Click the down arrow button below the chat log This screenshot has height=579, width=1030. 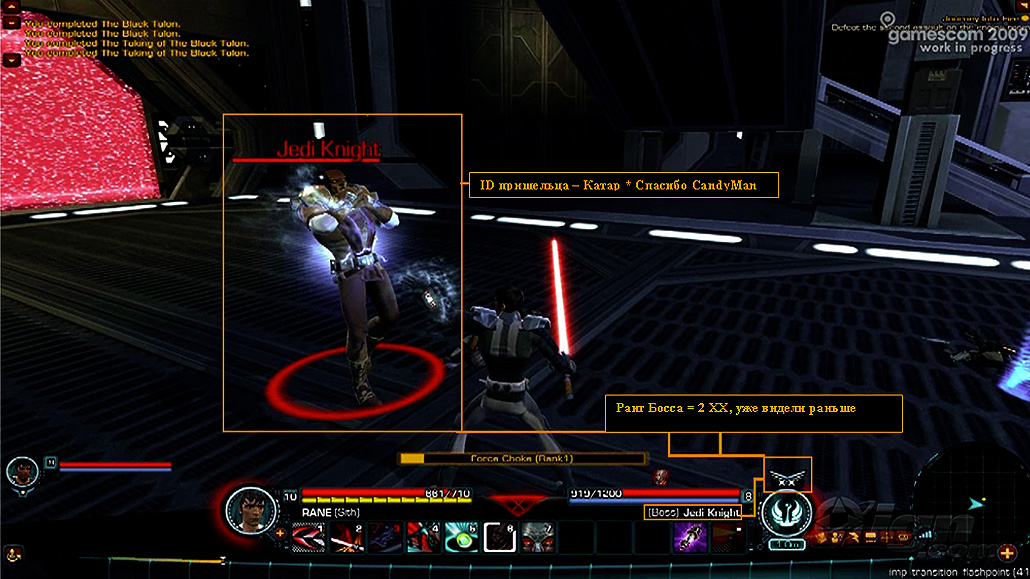pyautogui.click(x=12, y=60)
